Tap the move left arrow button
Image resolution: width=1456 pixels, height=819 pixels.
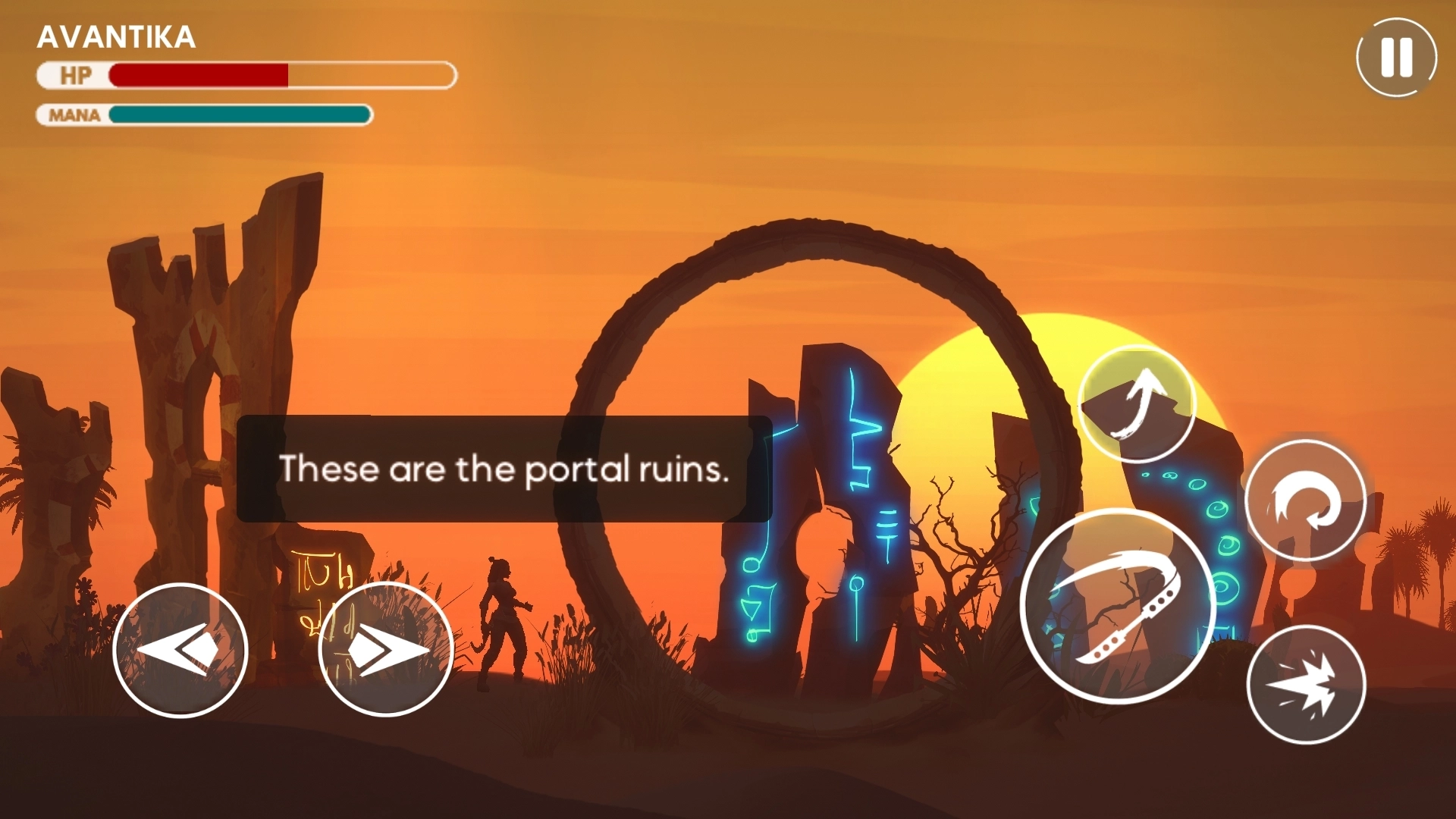(180, 650)
